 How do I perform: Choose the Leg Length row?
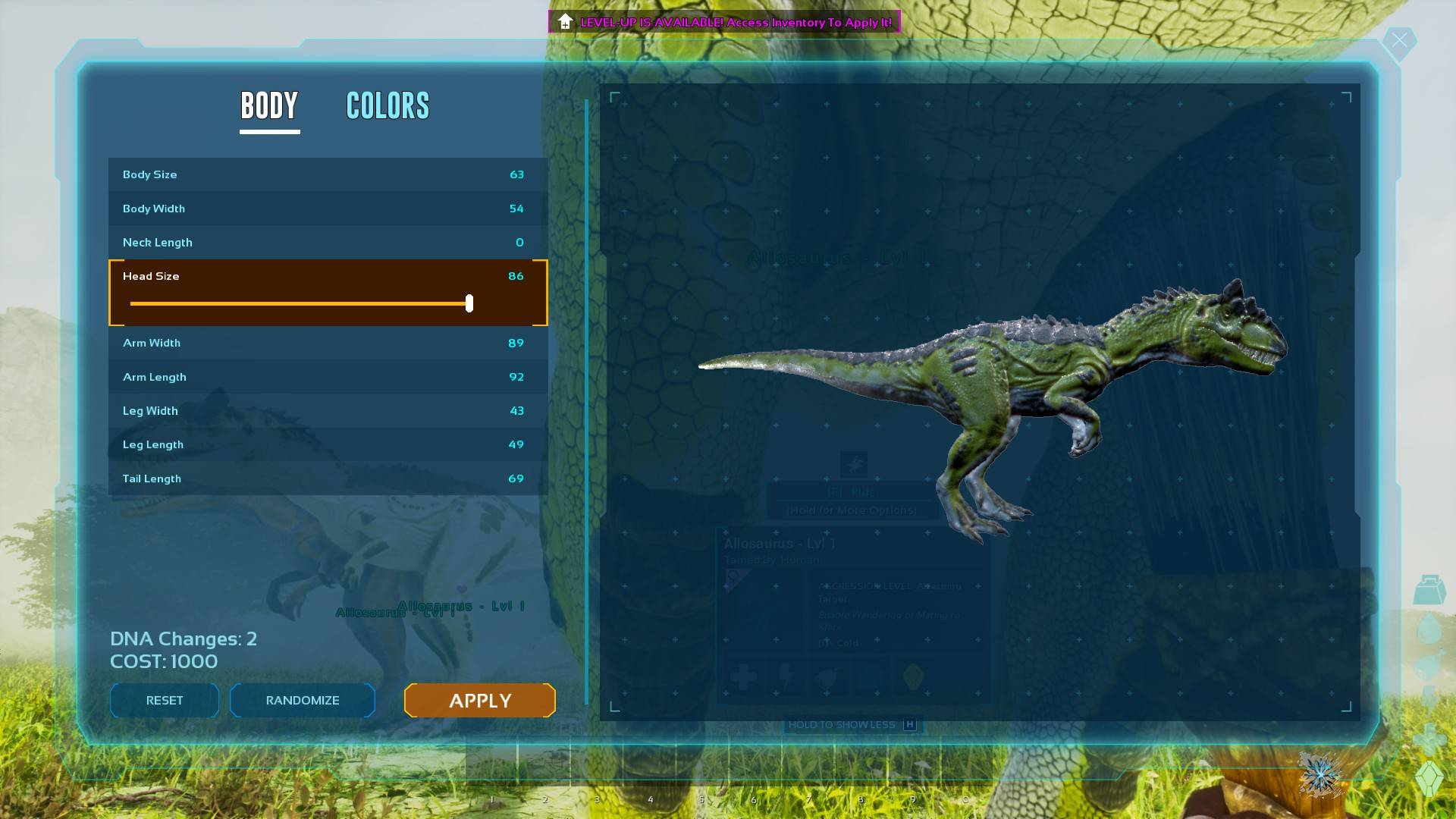tap(328, 444)
